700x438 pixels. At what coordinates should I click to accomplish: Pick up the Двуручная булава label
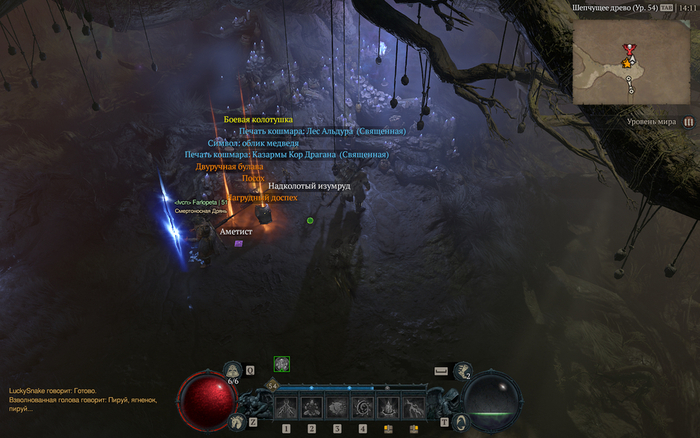click(x=229, y=167)
